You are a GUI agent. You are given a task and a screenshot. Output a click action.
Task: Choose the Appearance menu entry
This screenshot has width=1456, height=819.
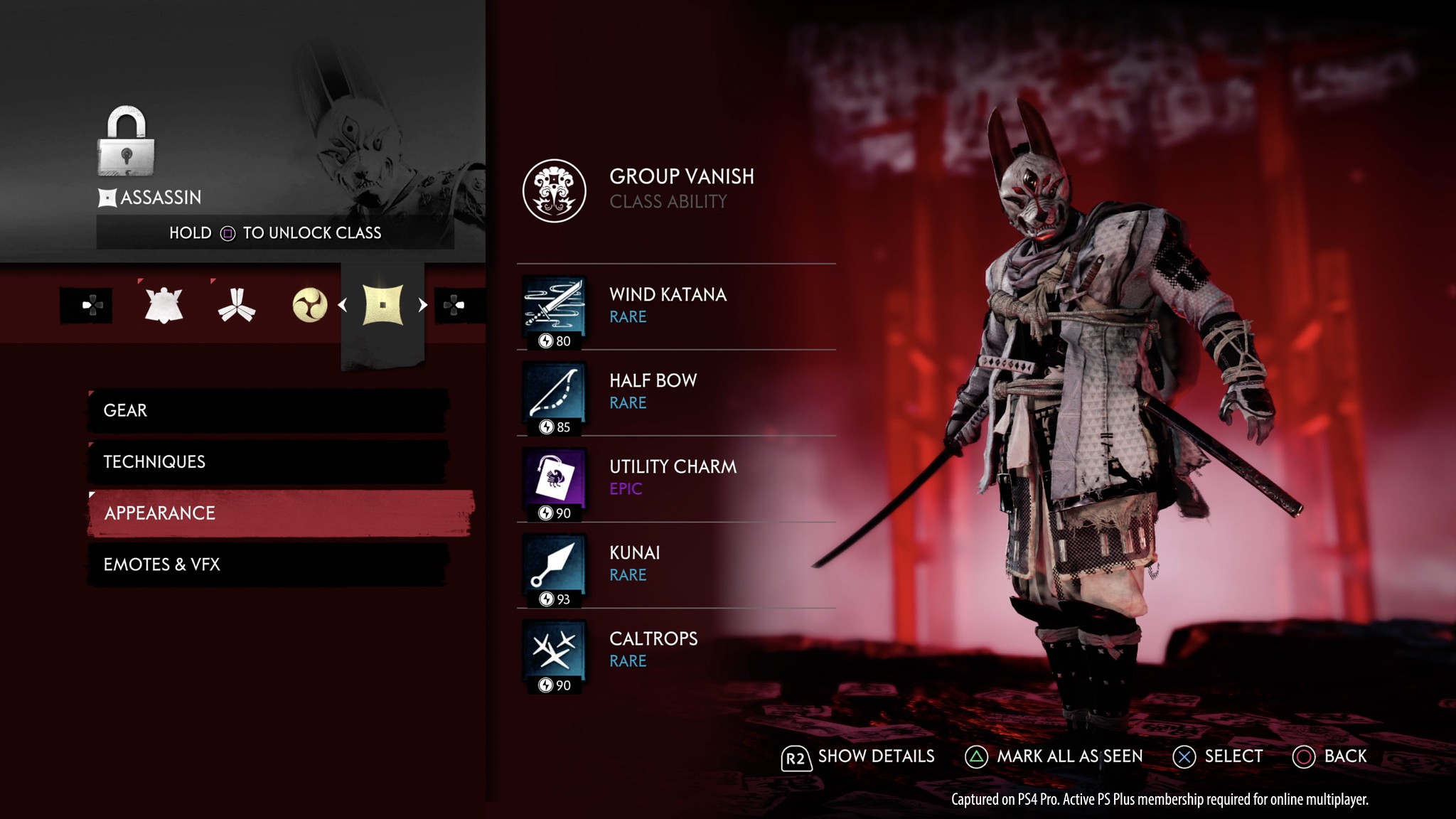(280, 513)
